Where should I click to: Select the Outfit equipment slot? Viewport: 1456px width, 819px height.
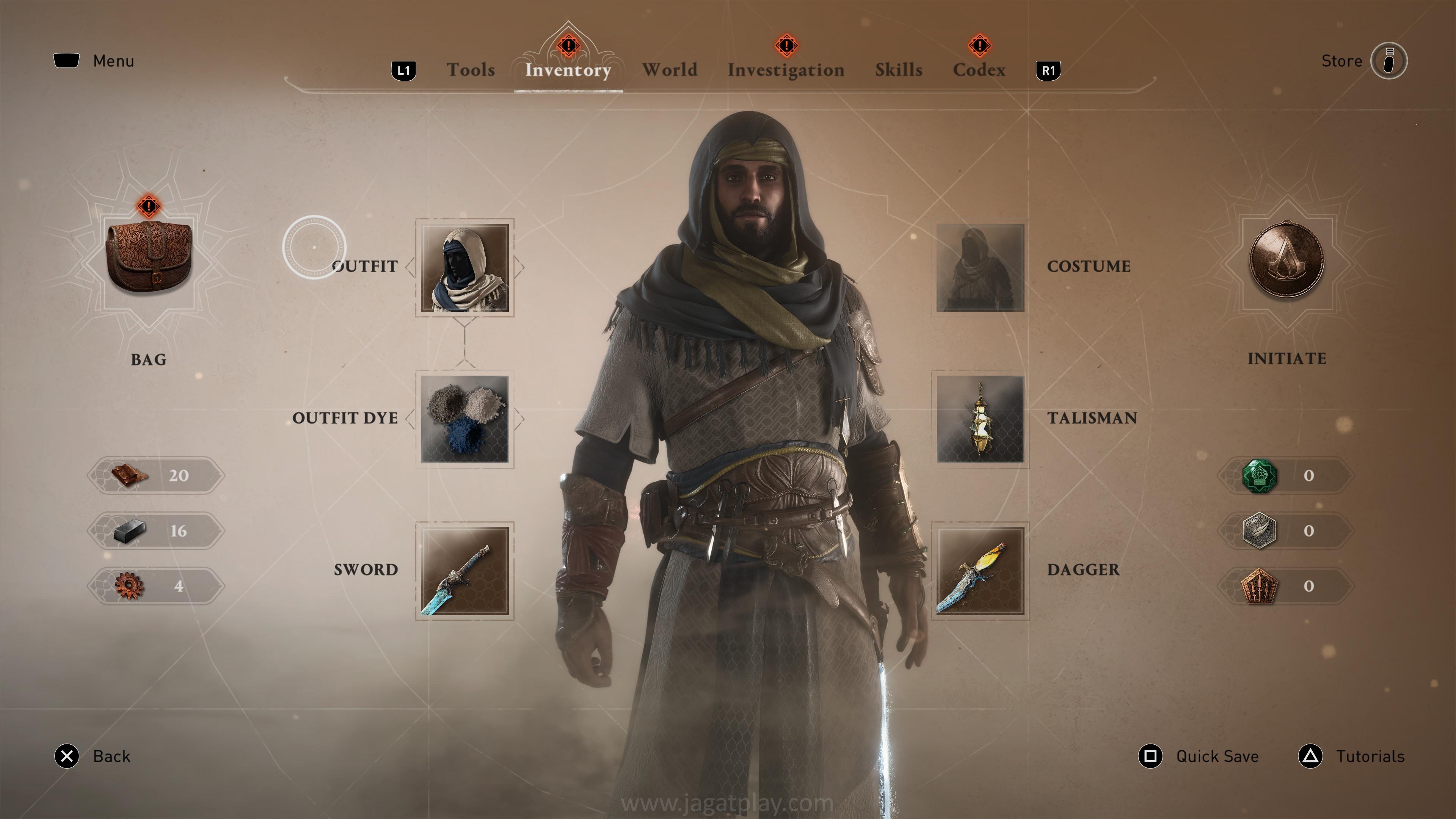point(464,267)
